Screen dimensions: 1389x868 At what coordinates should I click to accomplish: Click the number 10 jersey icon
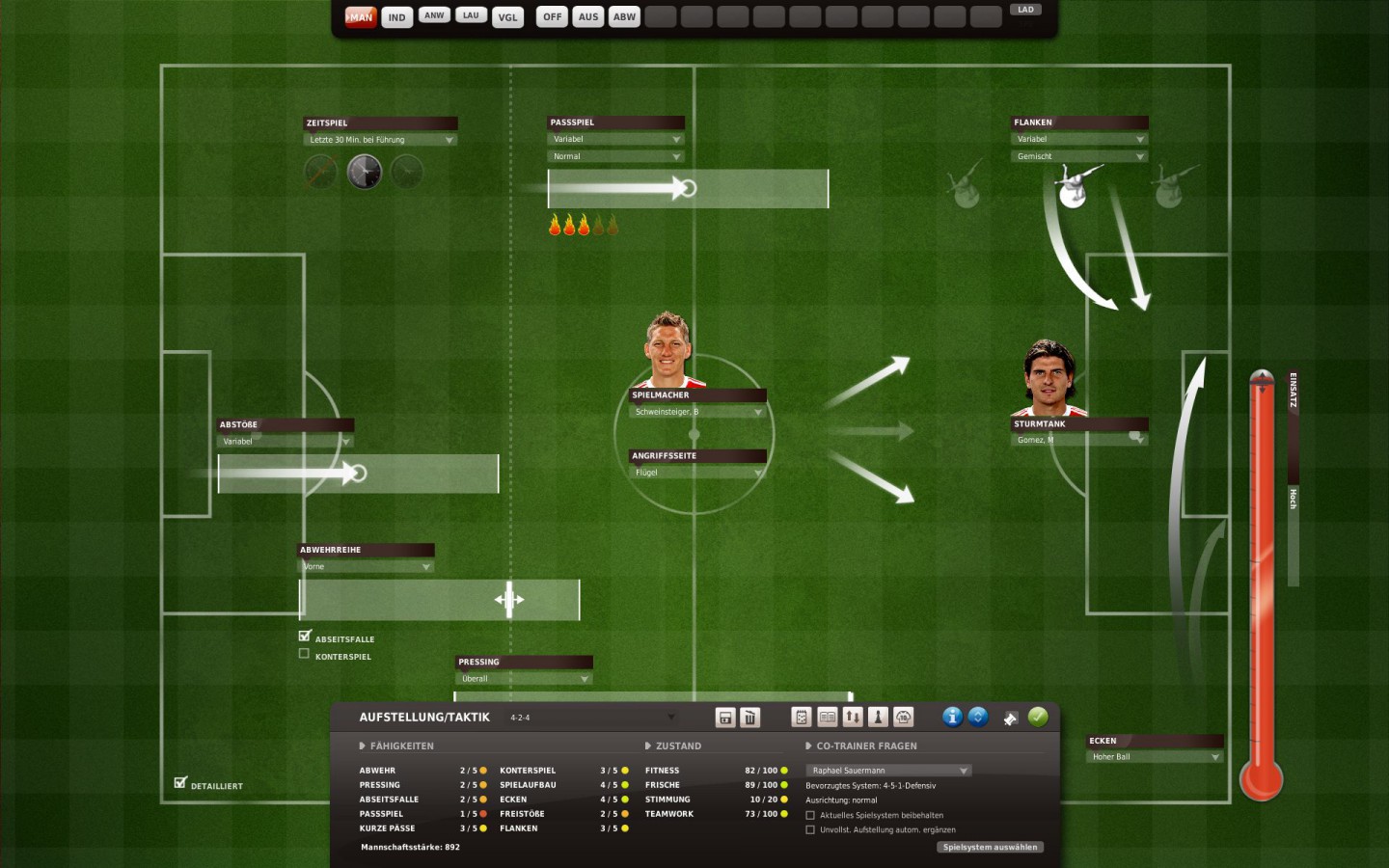coord(904,718)
